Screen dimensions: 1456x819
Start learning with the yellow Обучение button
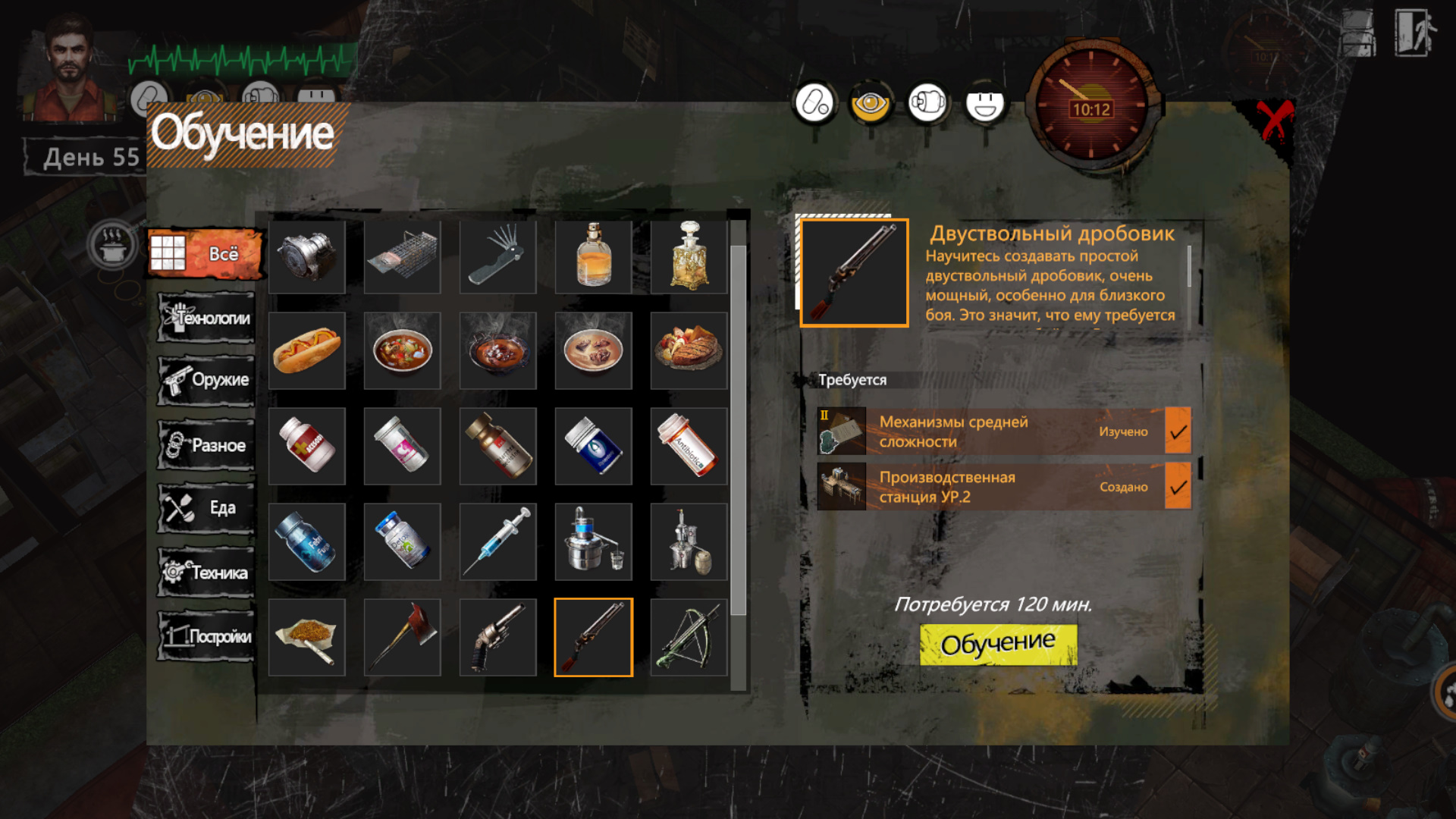click(998, 644)
